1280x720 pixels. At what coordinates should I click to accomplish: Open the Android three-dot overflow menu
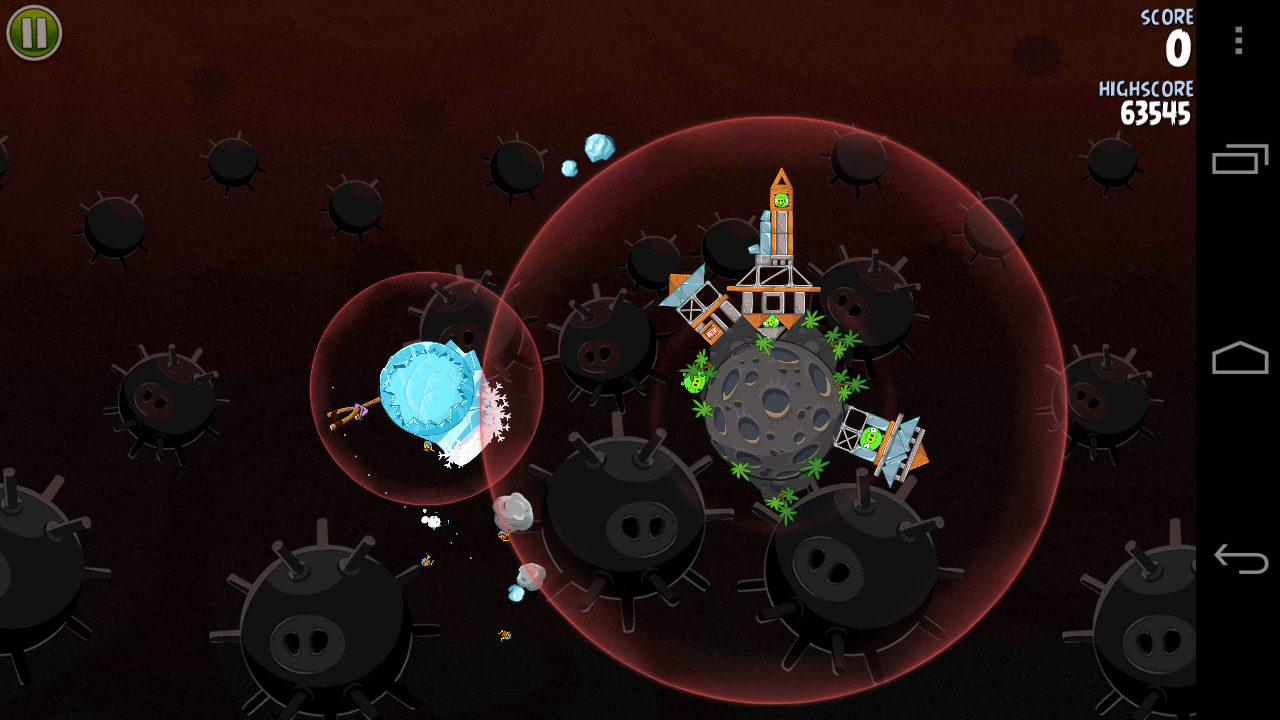[1238, 40]
